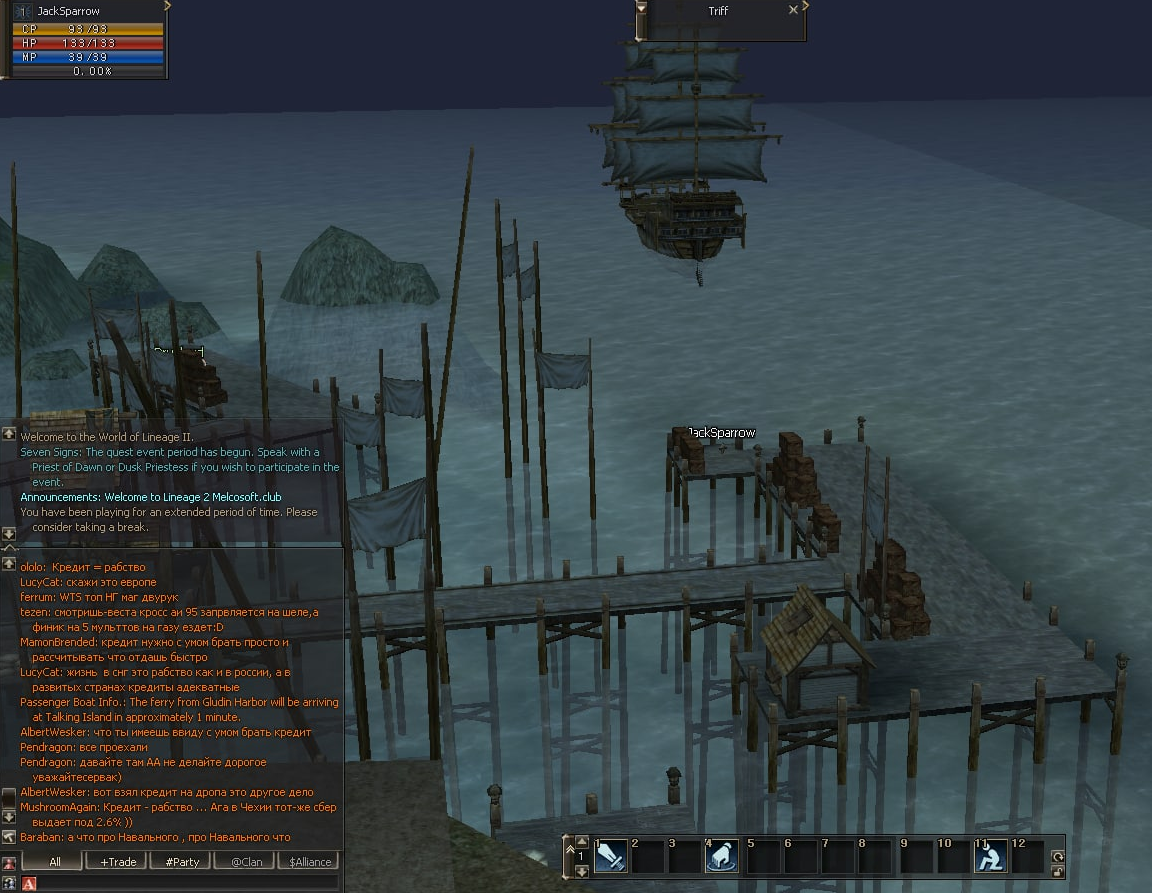
Task: Open the #Party chat tab
Action: pos(181,861)
